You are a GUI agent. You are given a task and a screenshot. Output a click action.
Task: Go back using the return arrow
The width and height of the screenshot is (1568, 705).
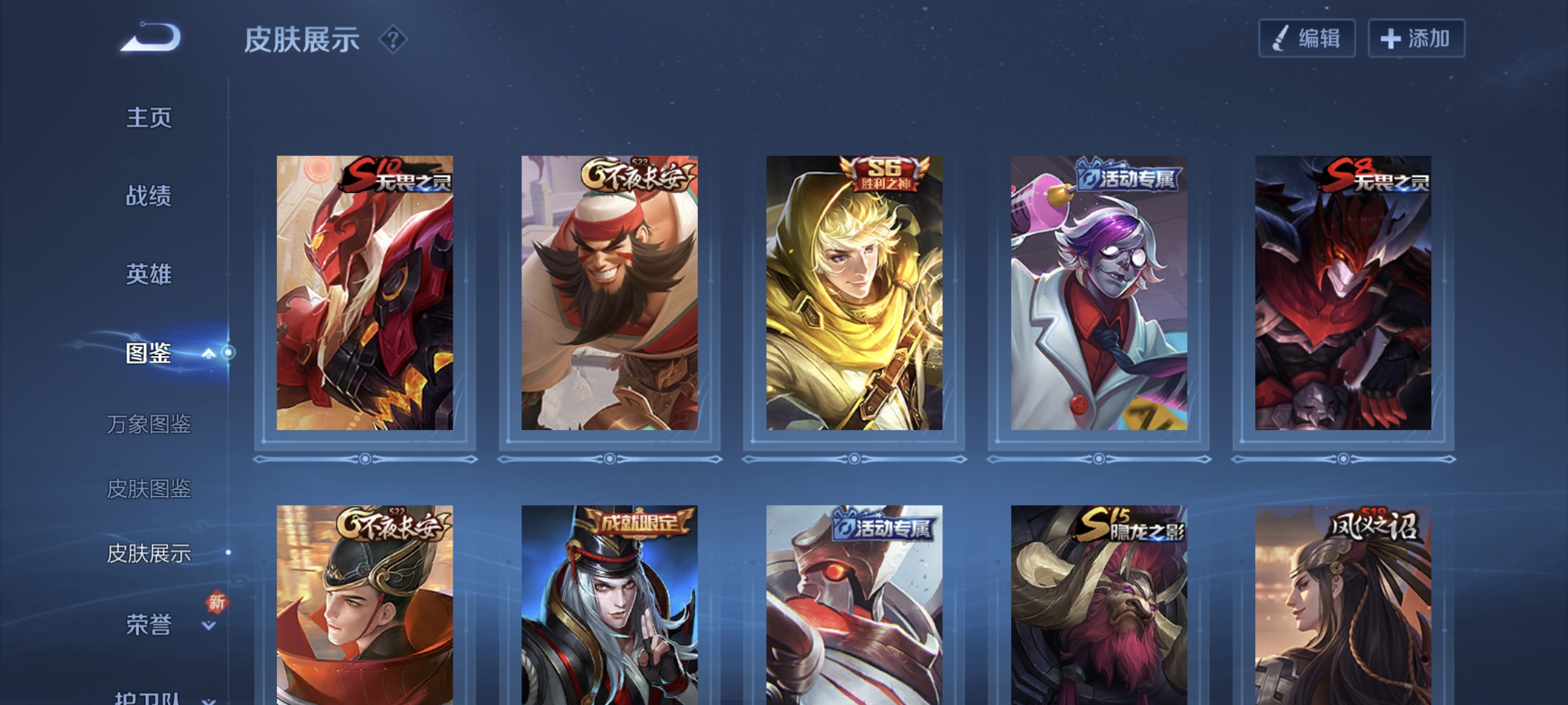(151, 38)
